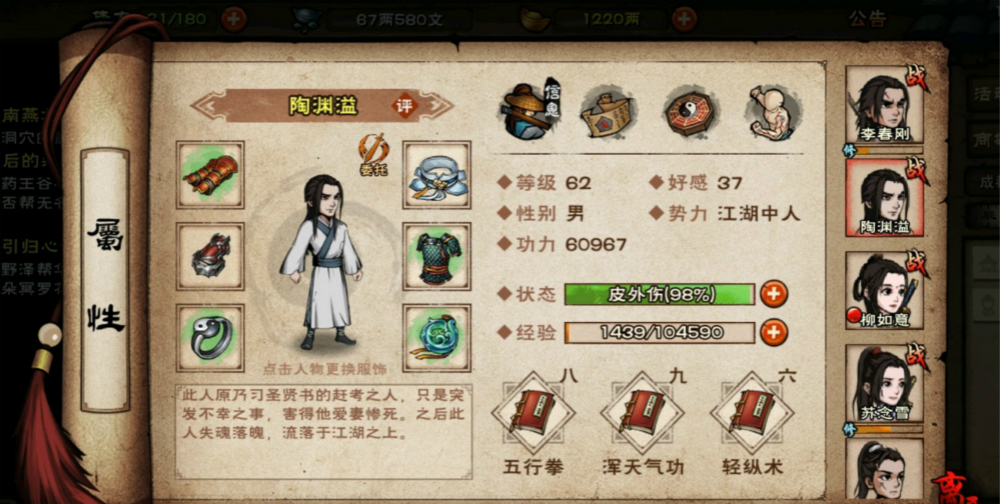Open the straw hat 信息 icon
This screenshot has width=1000, height=504.
(x=530, y=112)
